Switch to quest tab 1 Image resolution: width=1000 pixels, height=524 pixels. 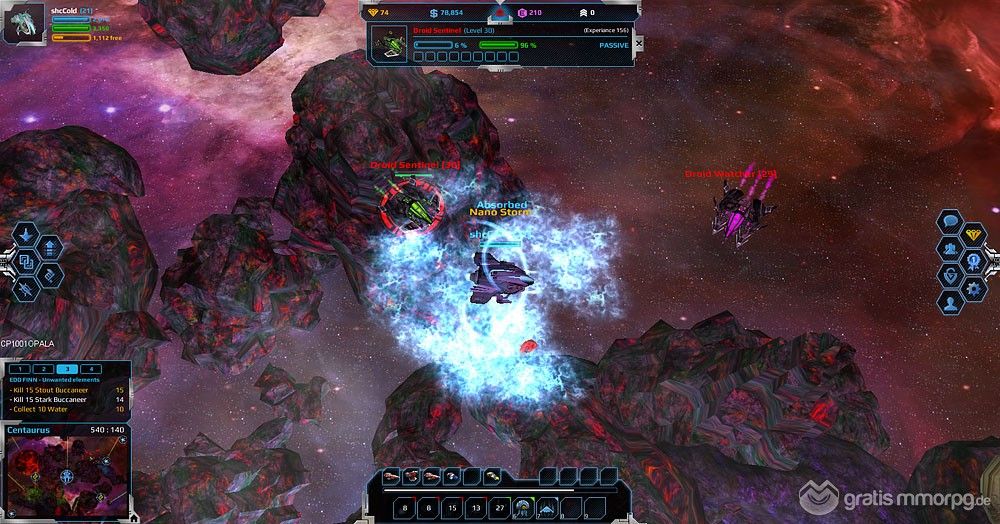pyautogui.click(x=20, y=369)
